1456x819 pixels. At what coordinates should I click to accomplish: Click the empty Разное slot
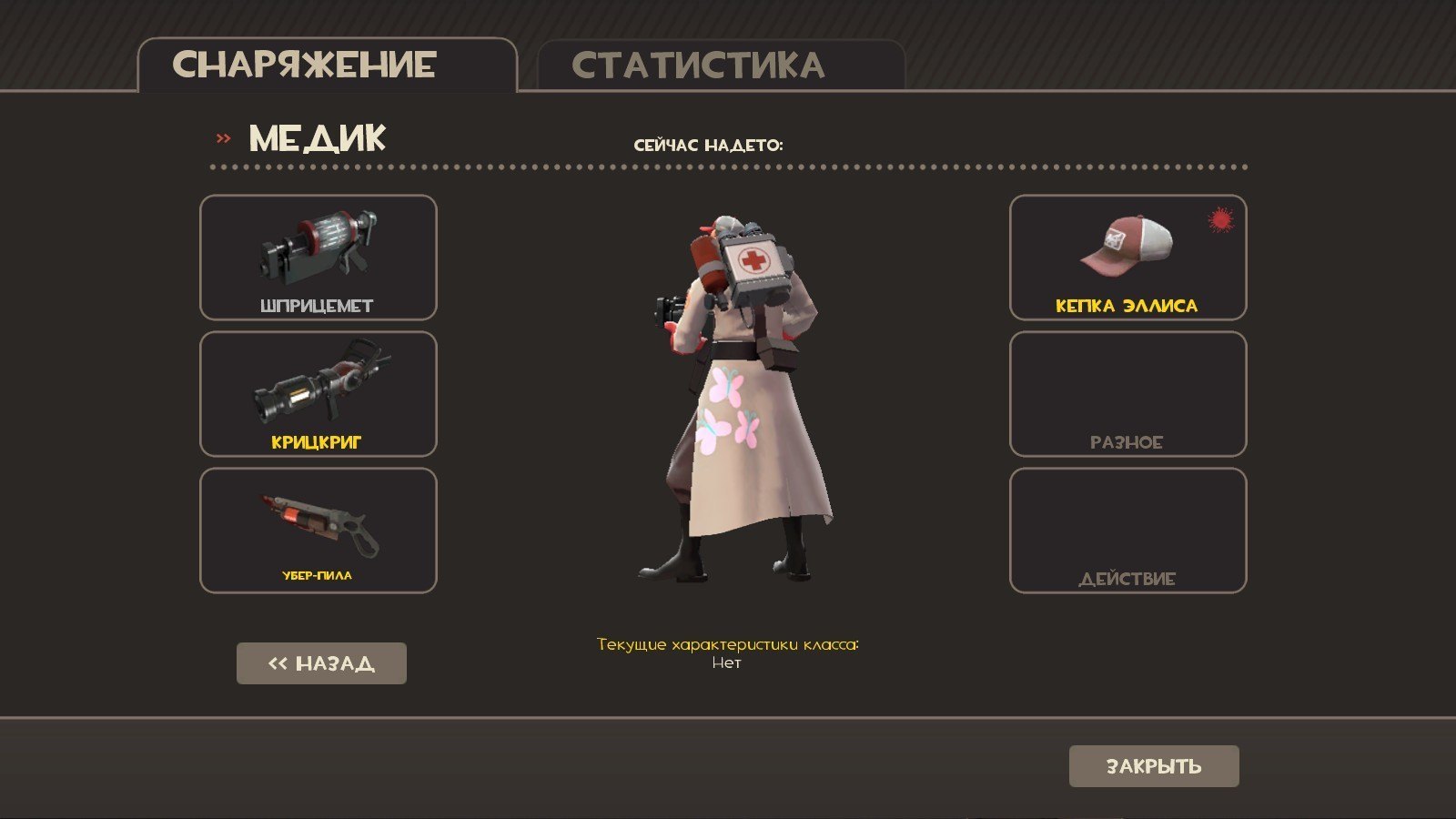[1127, 394]
